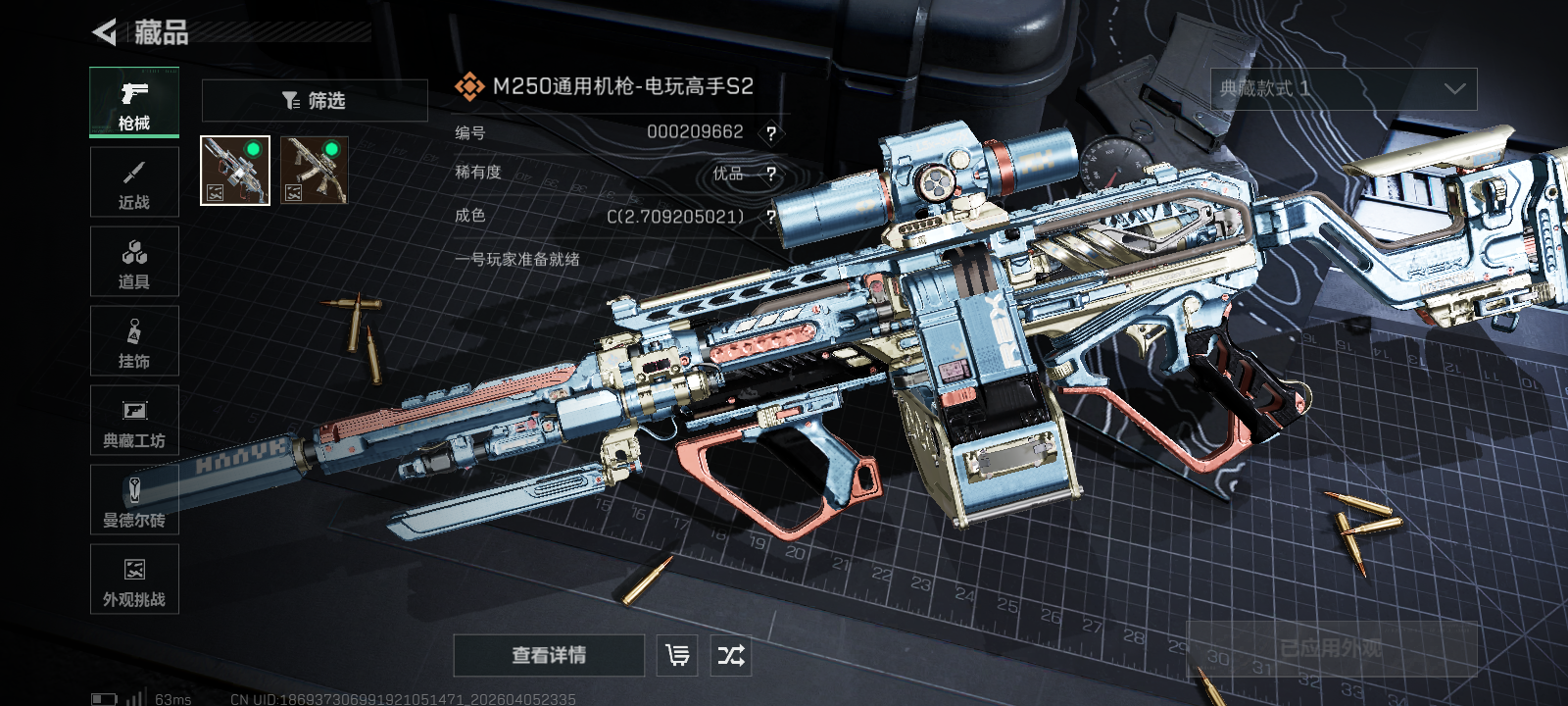This screenshot has height=706, width=1568.
Task: Show help for the 编号 serial number
Action: coord(771,133)
